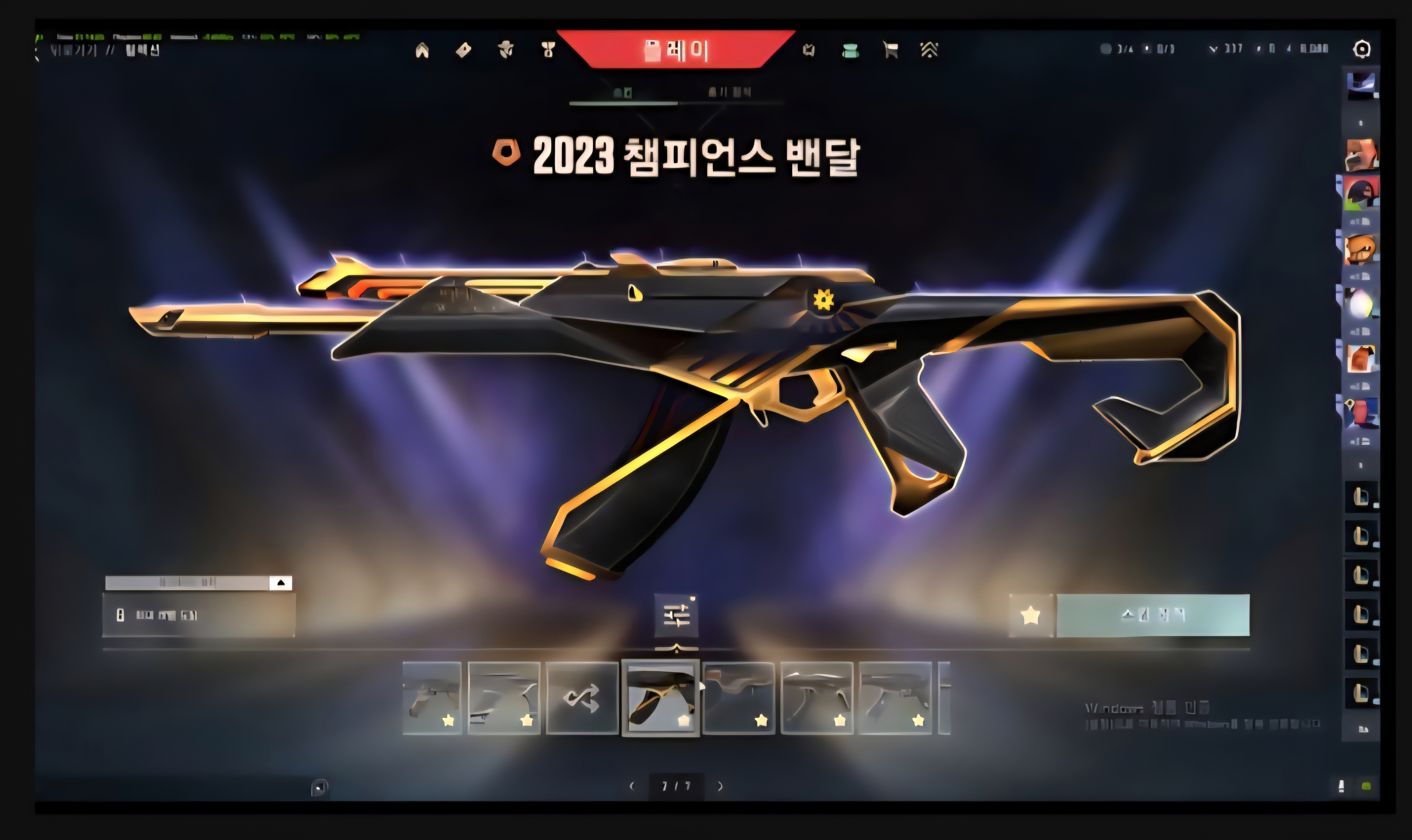Select the highlighted Champions Vandal skin thumbnail
Image resolution: width=1412 pixels, height=840 pixels.
point(660,698)
